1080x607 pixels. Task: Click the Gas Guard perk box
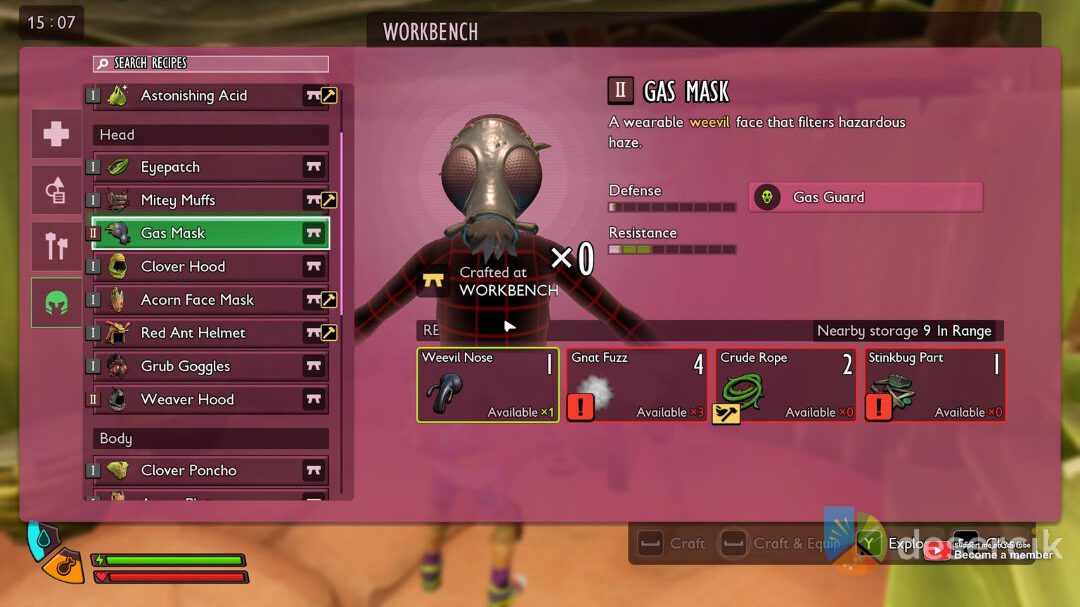865,197
